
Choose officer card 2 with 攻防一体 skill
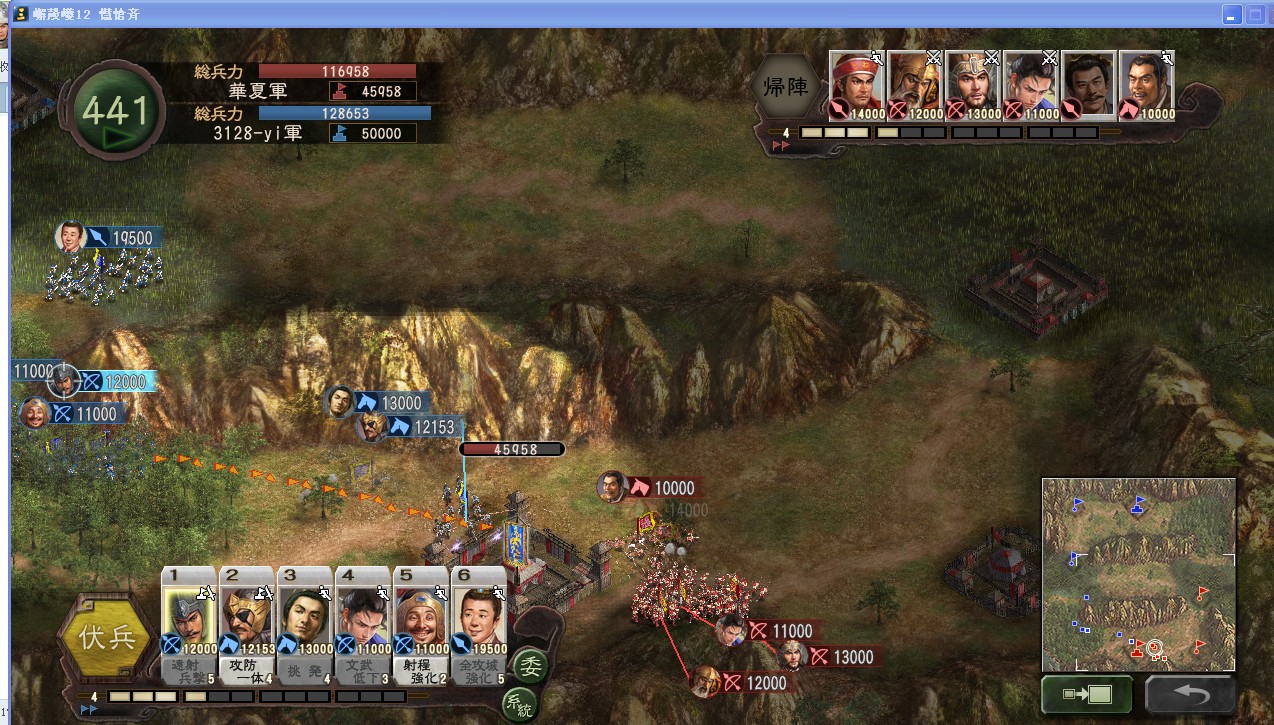tap(247, 621)
